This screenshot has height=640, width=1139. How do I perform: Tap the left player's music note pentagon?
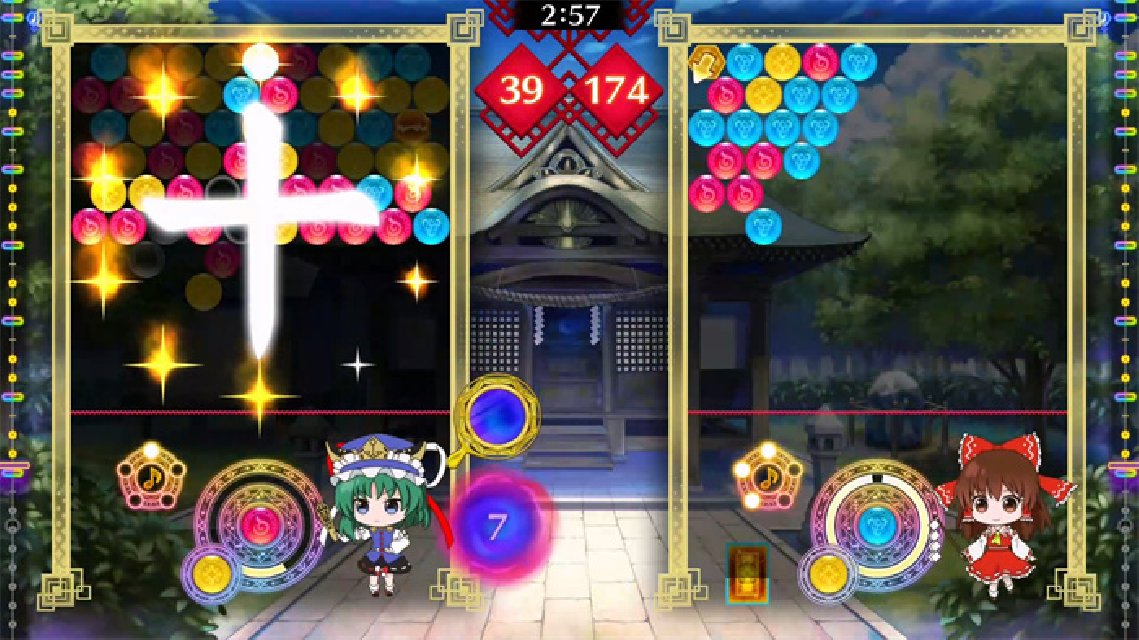[x=151, y=477]
